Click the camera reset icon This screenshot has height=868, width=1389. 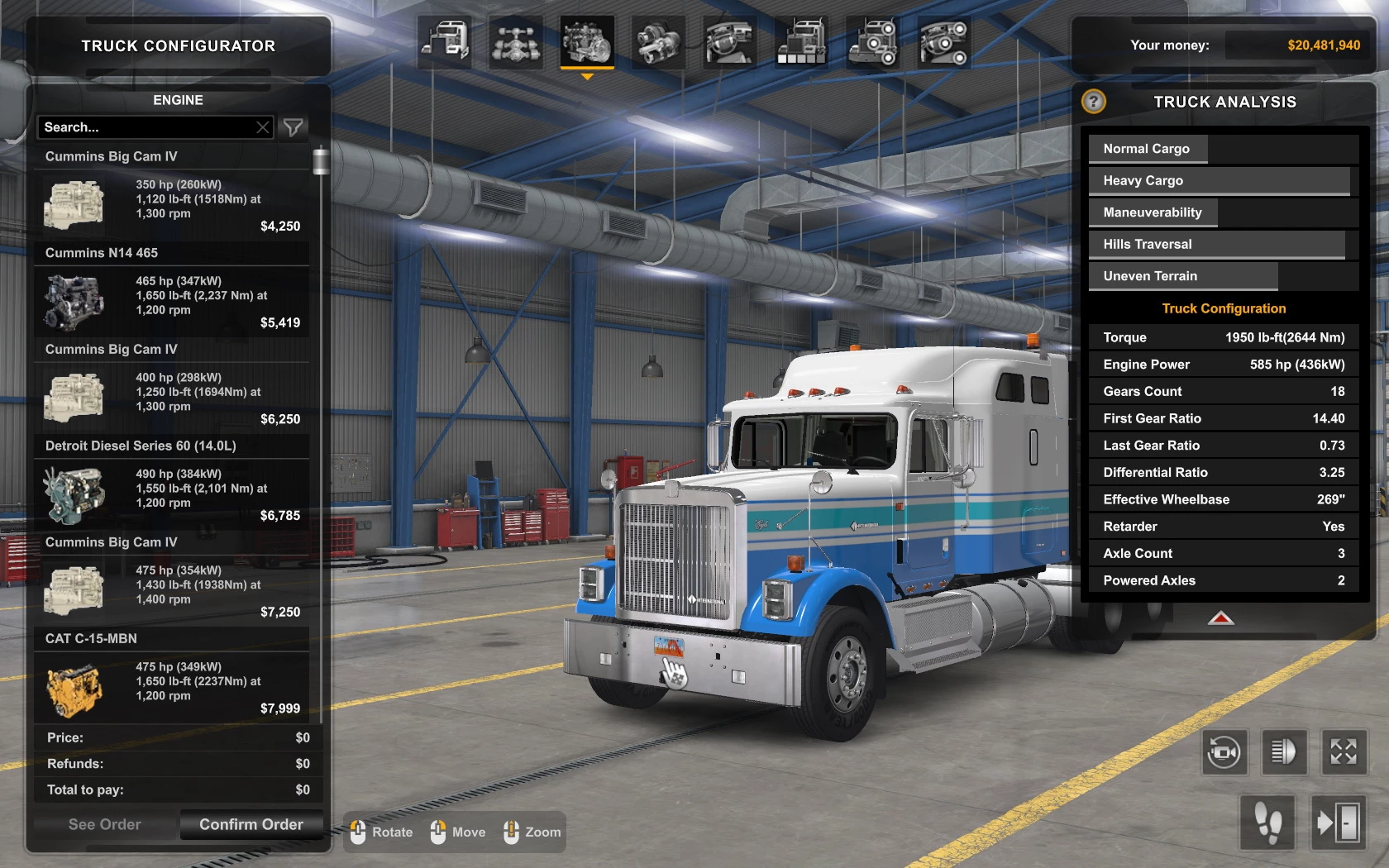pyautogui.click(x=1225, y=753)
